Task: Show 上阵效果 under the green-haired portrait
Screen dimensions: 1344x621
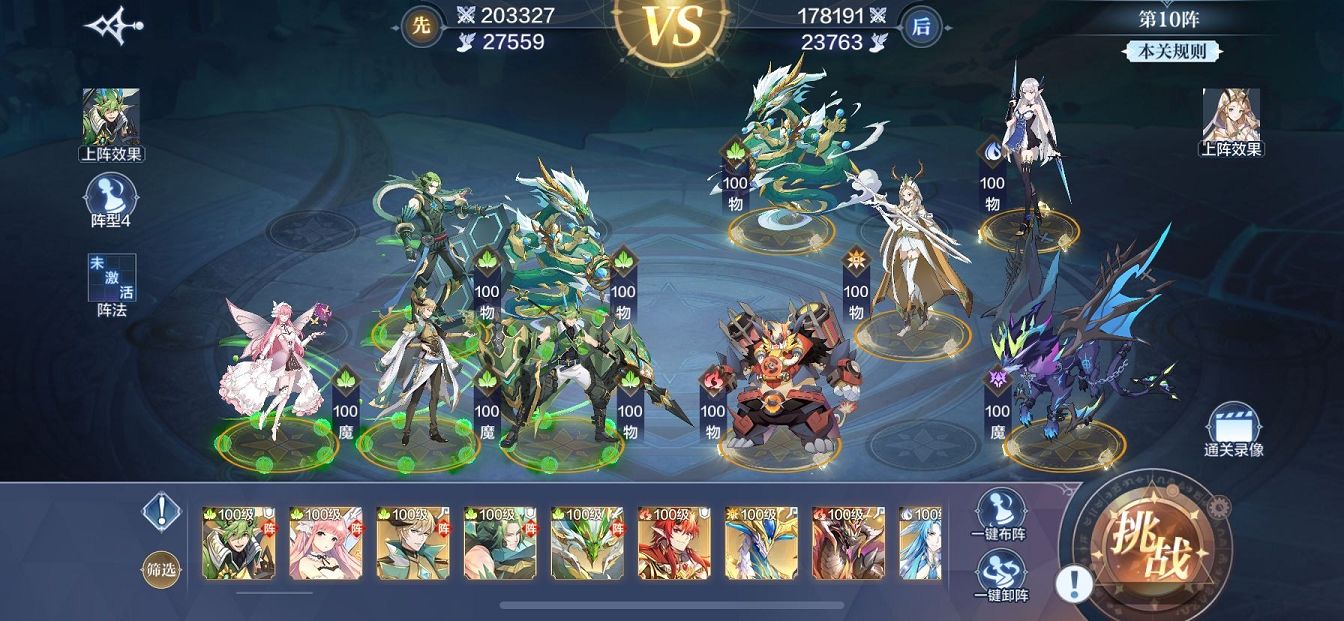Action: coord(111,124)
